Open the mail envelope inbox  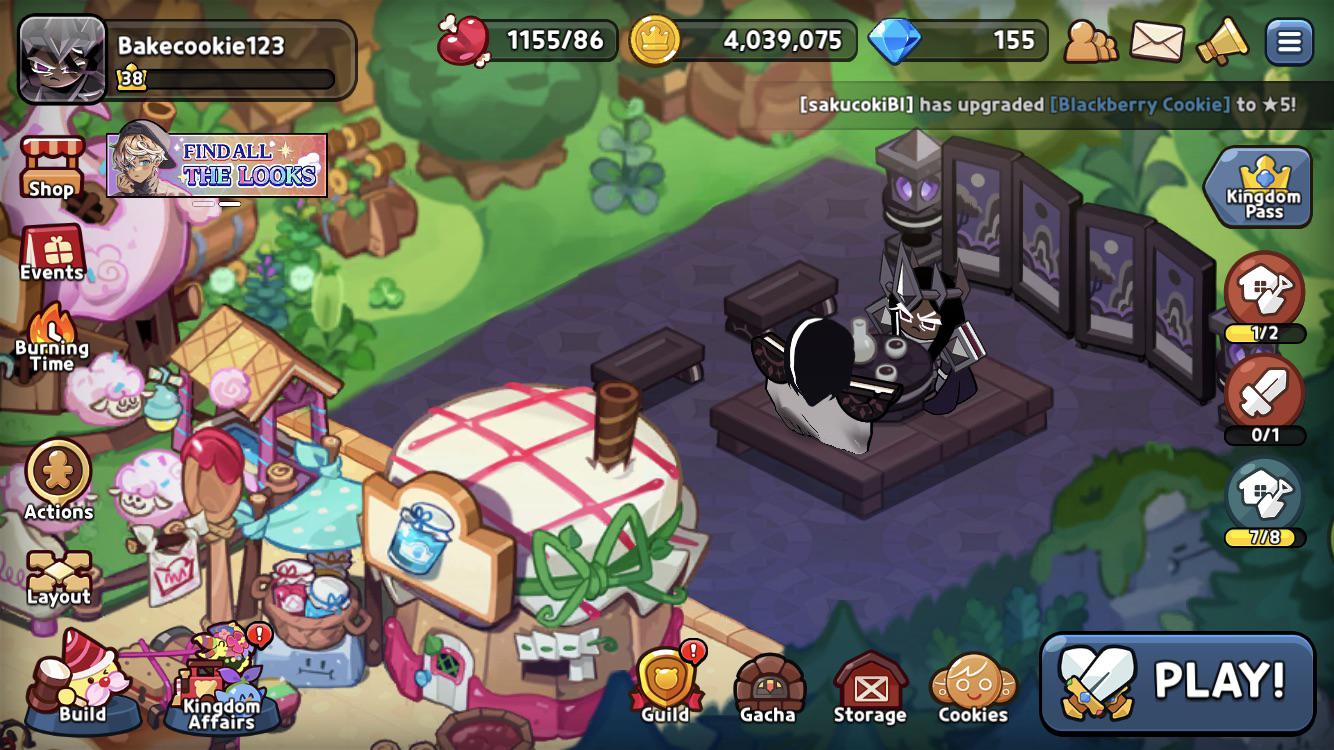1157,42
